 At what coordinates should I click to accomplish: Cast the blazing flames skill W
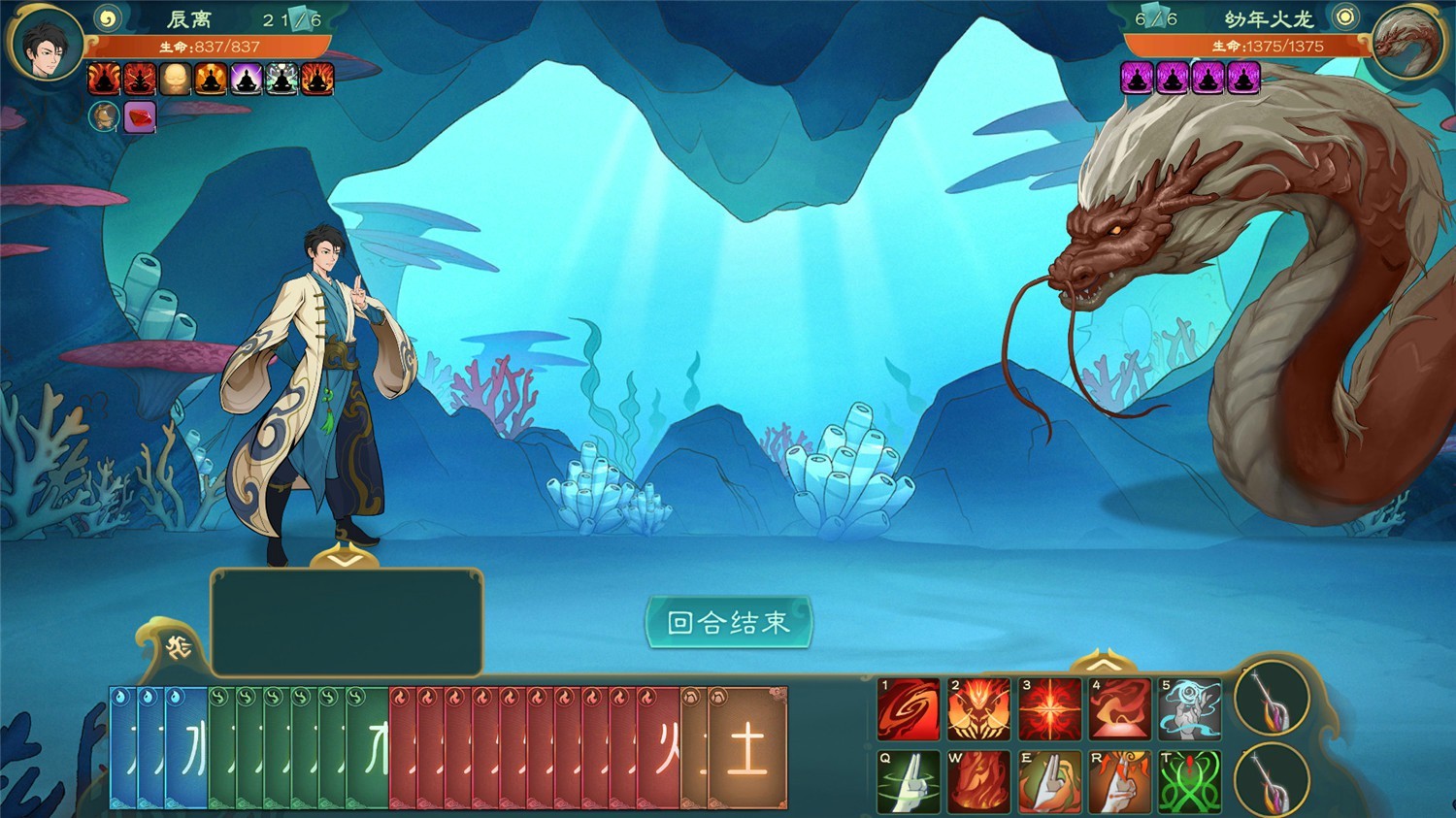978,782
